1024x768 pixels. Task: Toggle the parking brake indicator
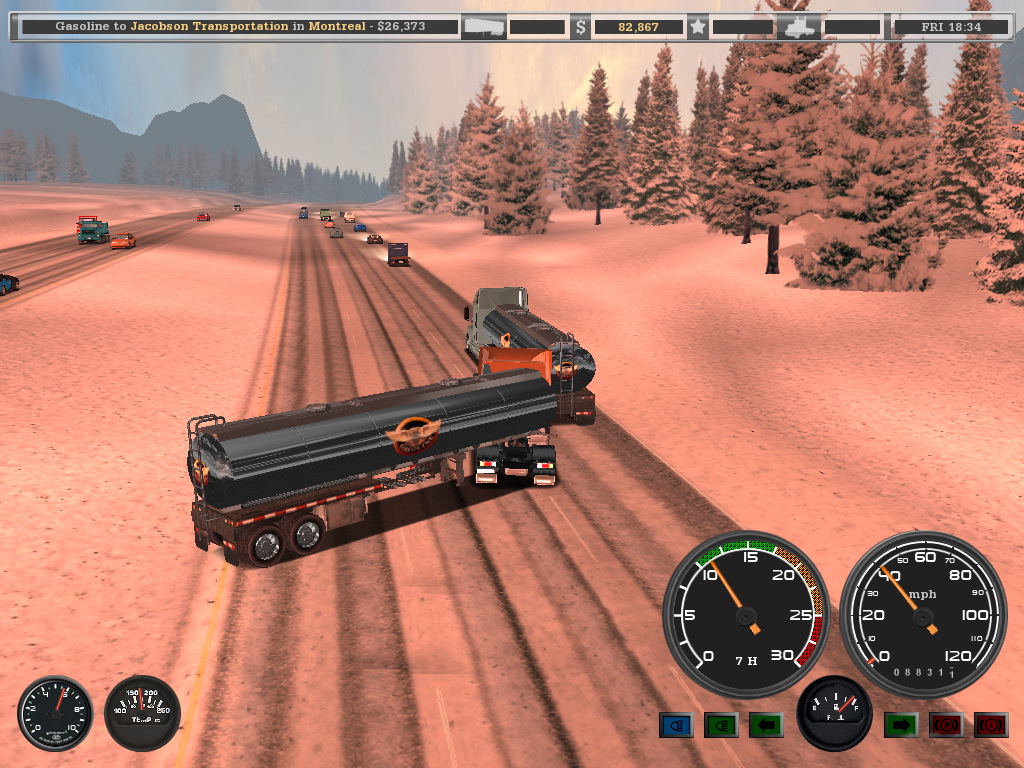point(946,725)
